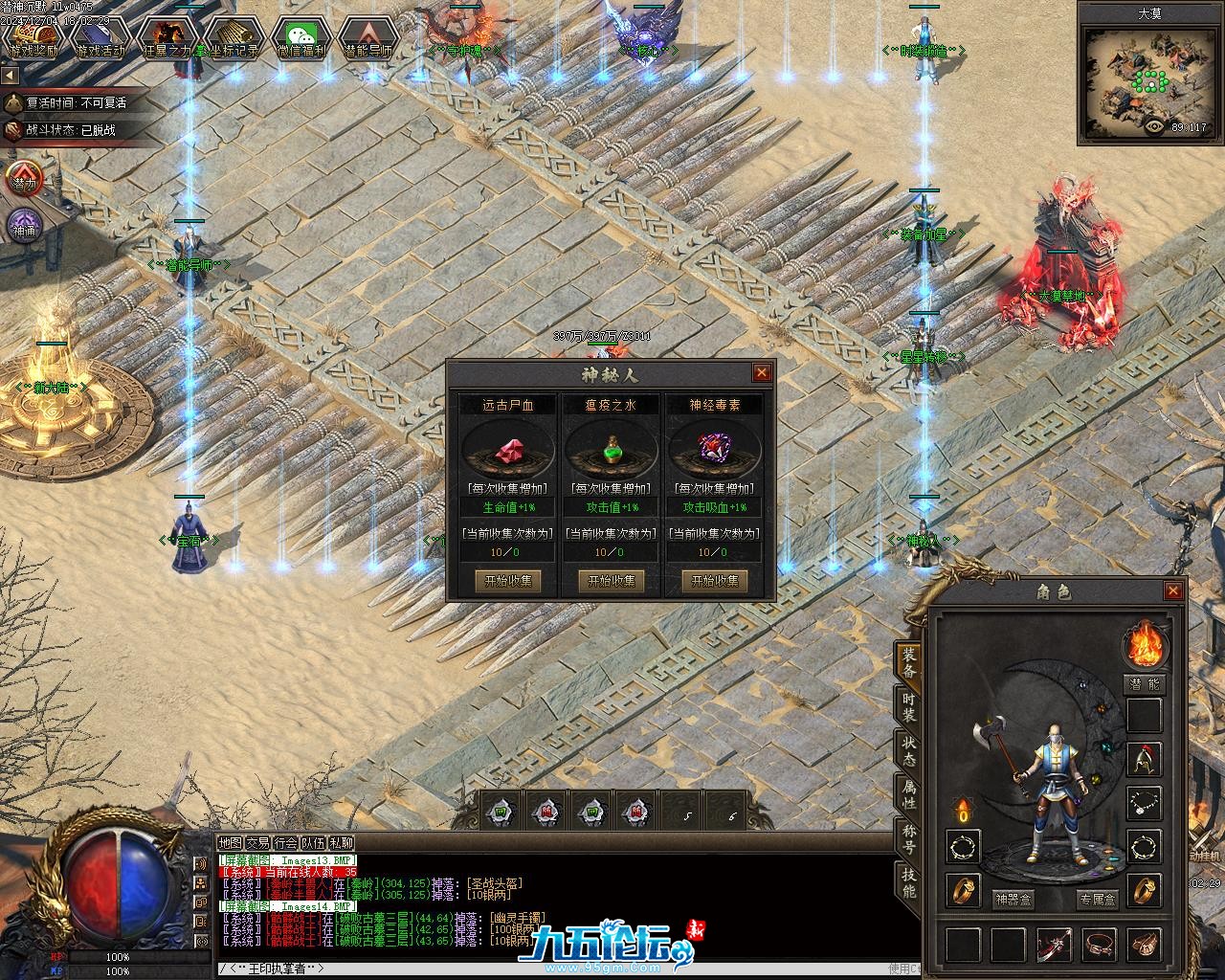This screenshot has height=980, width=1225.
Task: Switch chat to the 行会 guild channel
Action: [x=285, y=843]
